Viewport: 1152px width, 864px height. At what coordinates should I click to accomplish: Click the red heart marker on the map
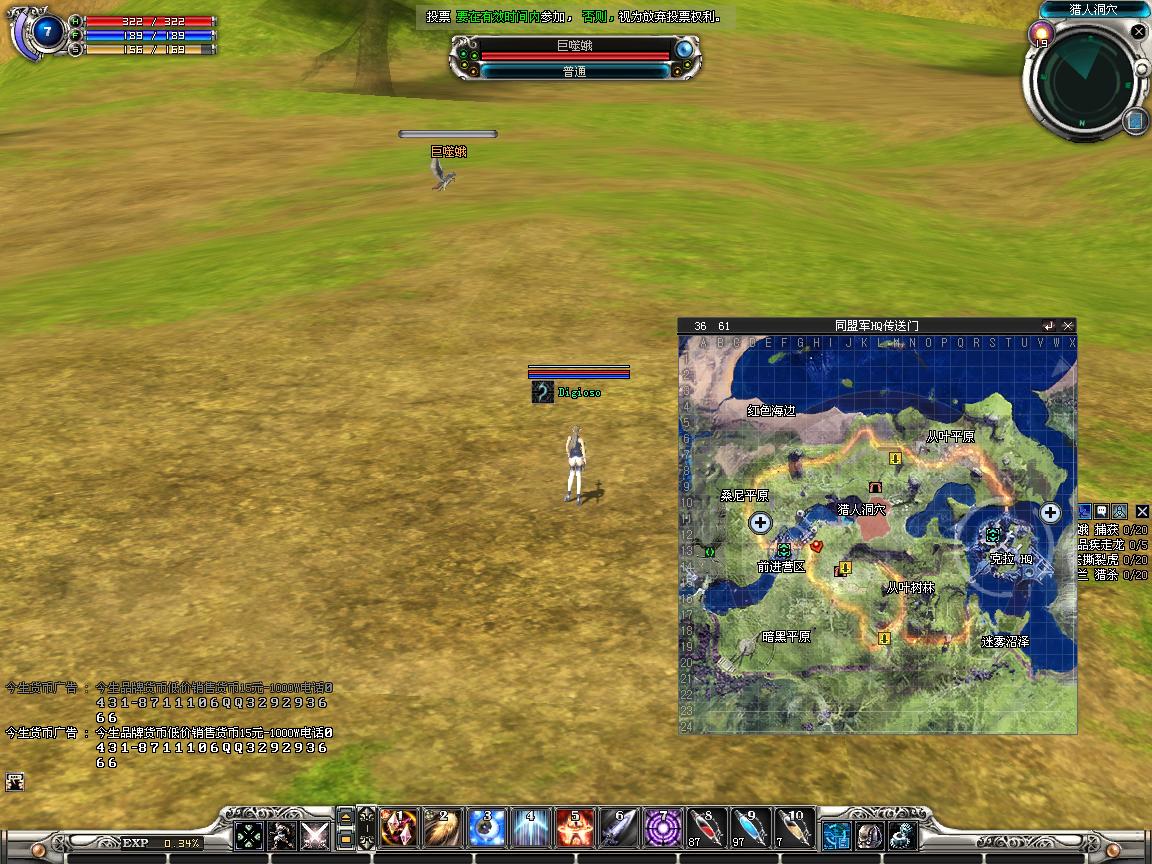click(817, 546)
